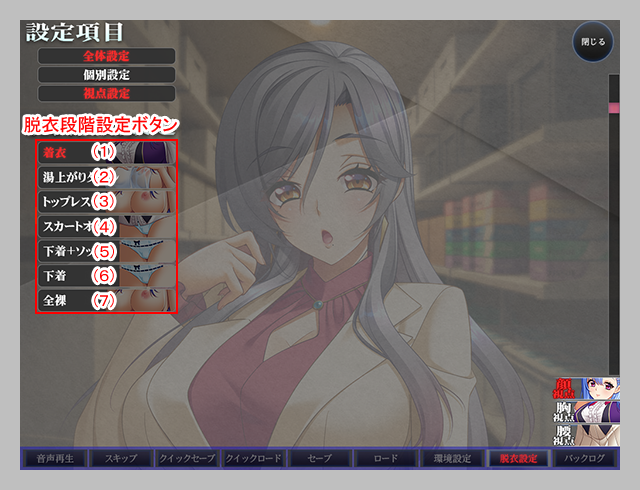Open 環境設定 configuration menu
Image resolution: width=640 pixels, height=490 pixels.
[x=452, y=459]
